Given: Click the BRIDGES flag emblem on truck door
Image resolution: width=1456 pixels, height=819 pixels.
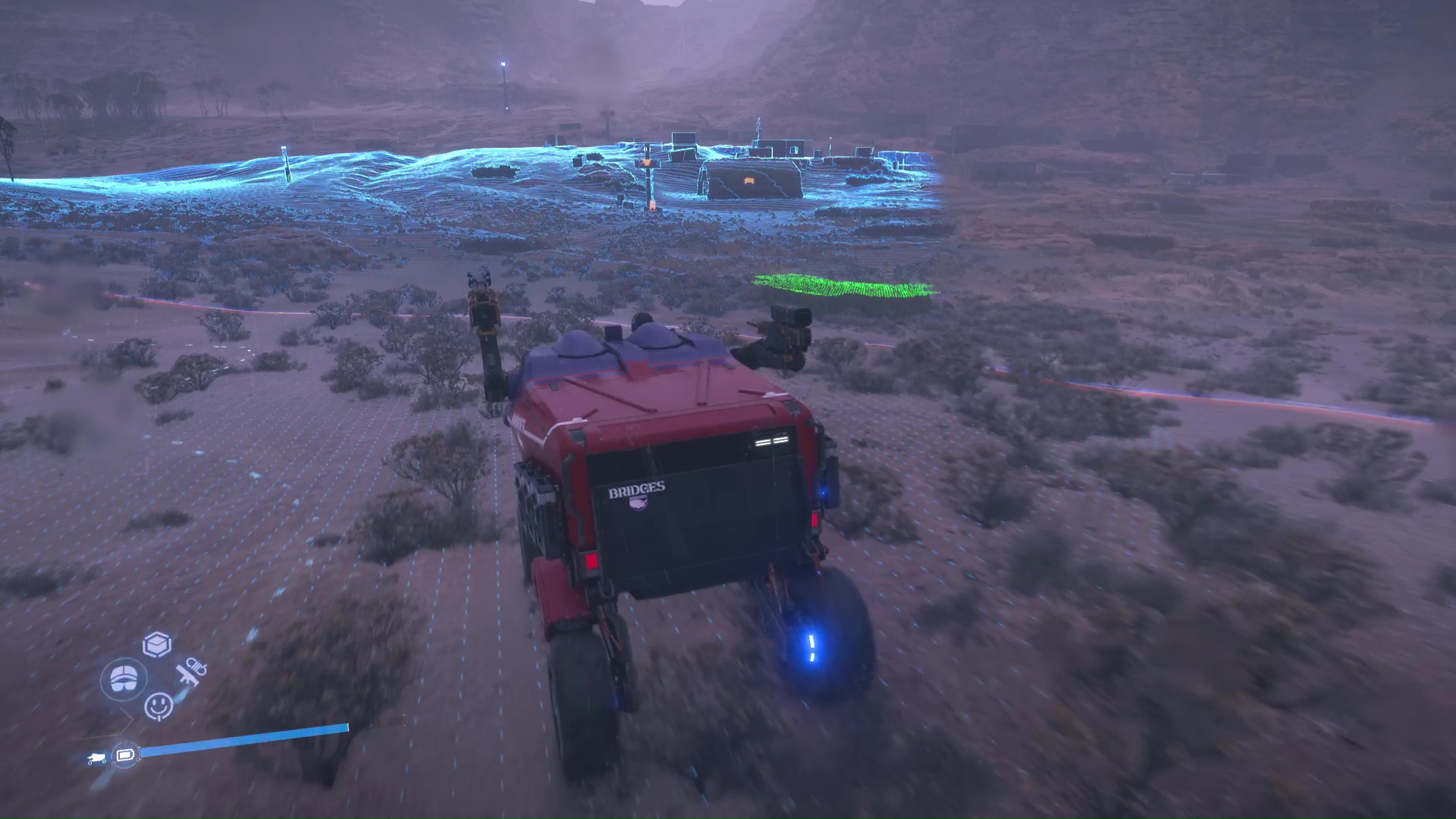Looking at the screenshot, I should [x=639, y=503].
